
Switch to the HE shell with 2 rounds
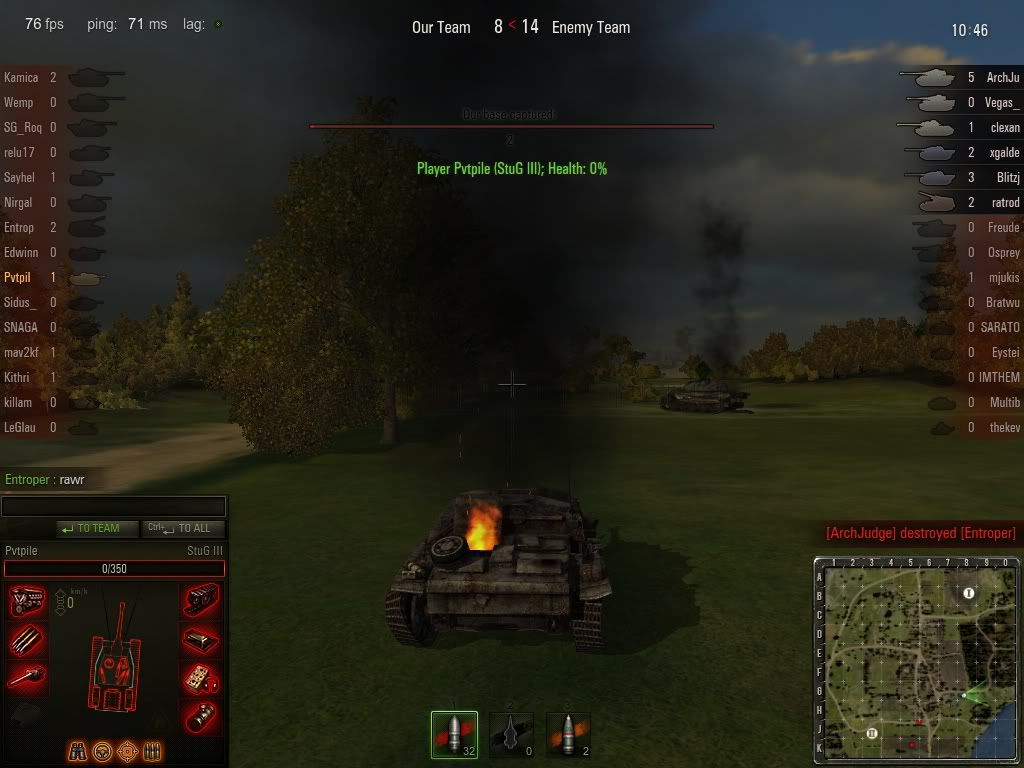pyautogui.click(x=568, y=735)
